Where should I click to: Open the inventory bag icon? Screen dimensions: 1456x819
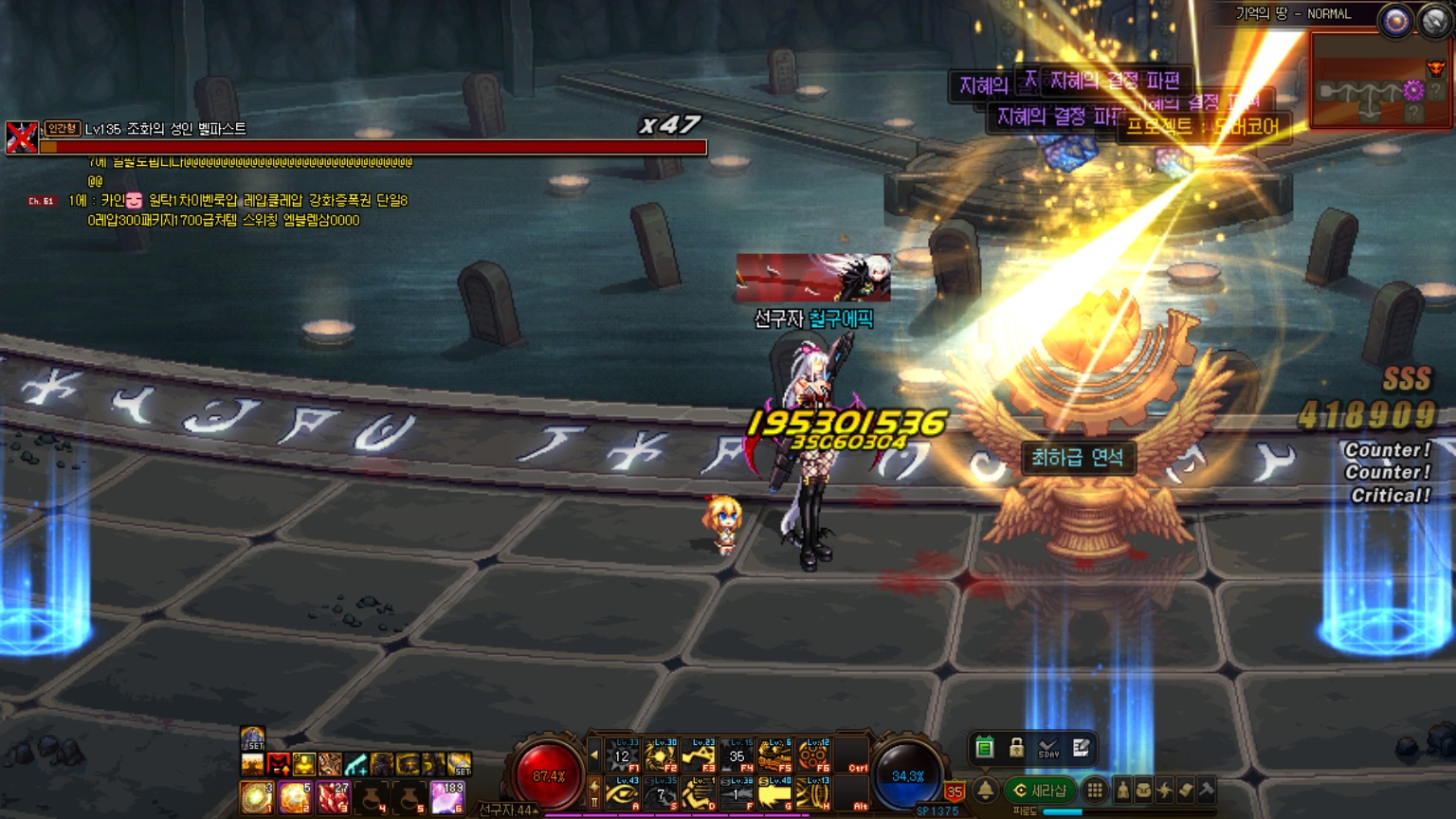[1144, 790]
